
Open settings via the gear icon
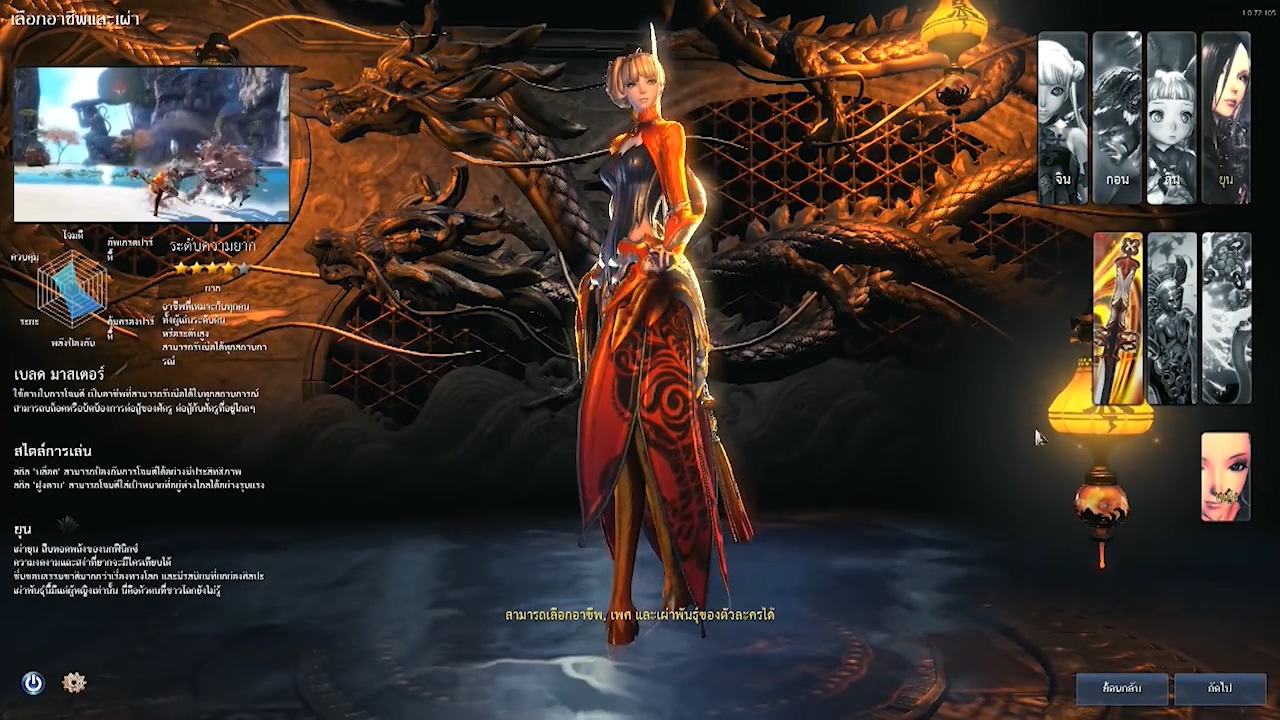74,683
